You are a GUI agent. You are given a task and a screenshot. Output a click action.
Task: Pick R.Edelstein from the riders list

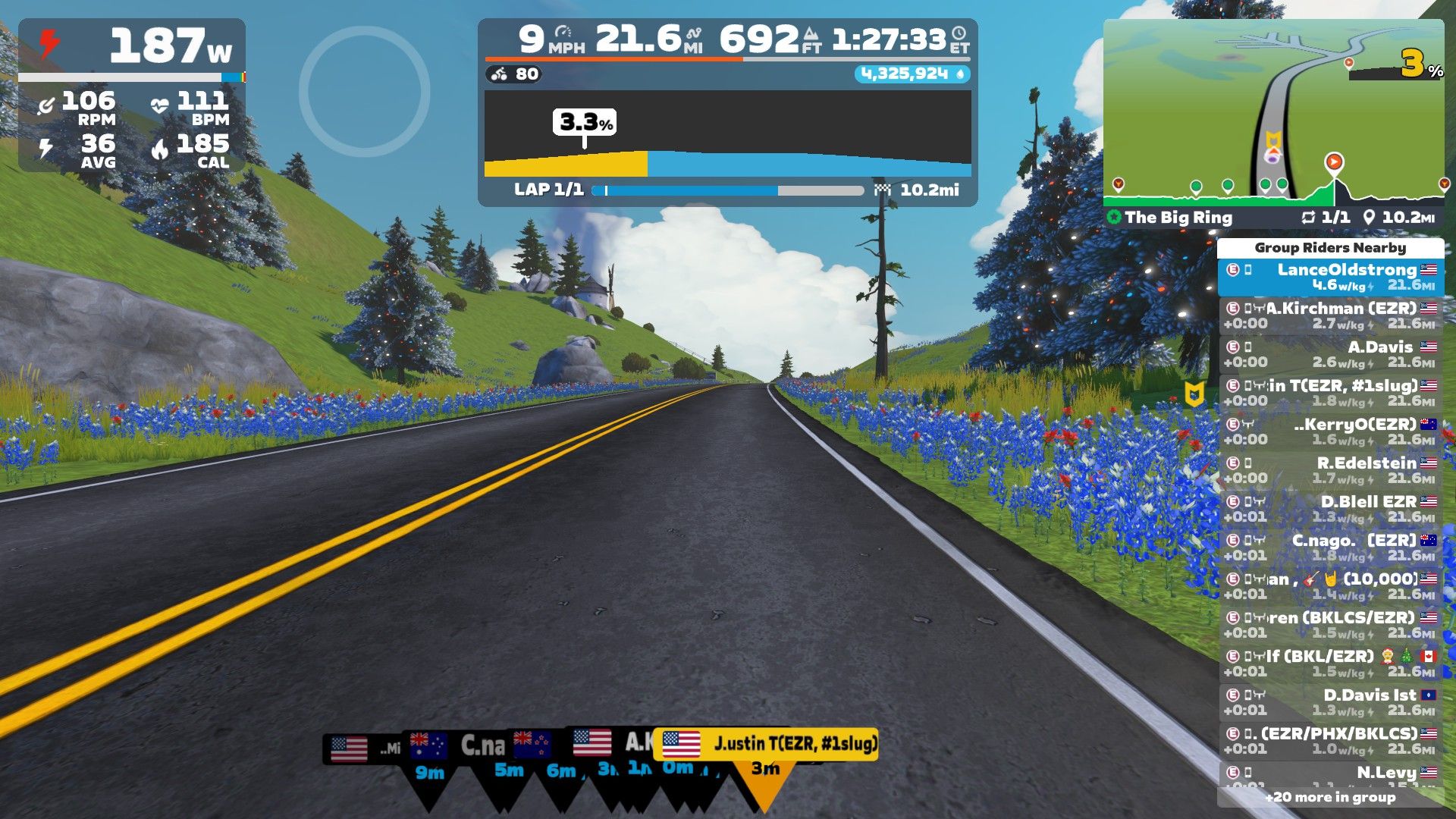click(x=1331, y=470)
